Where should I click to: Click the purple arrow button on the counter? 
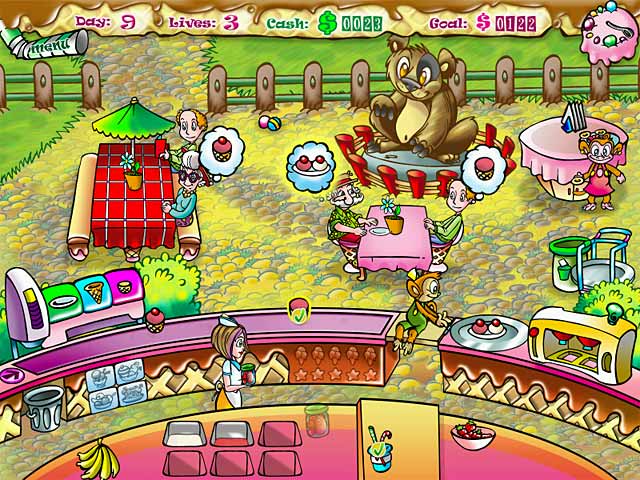10,375
